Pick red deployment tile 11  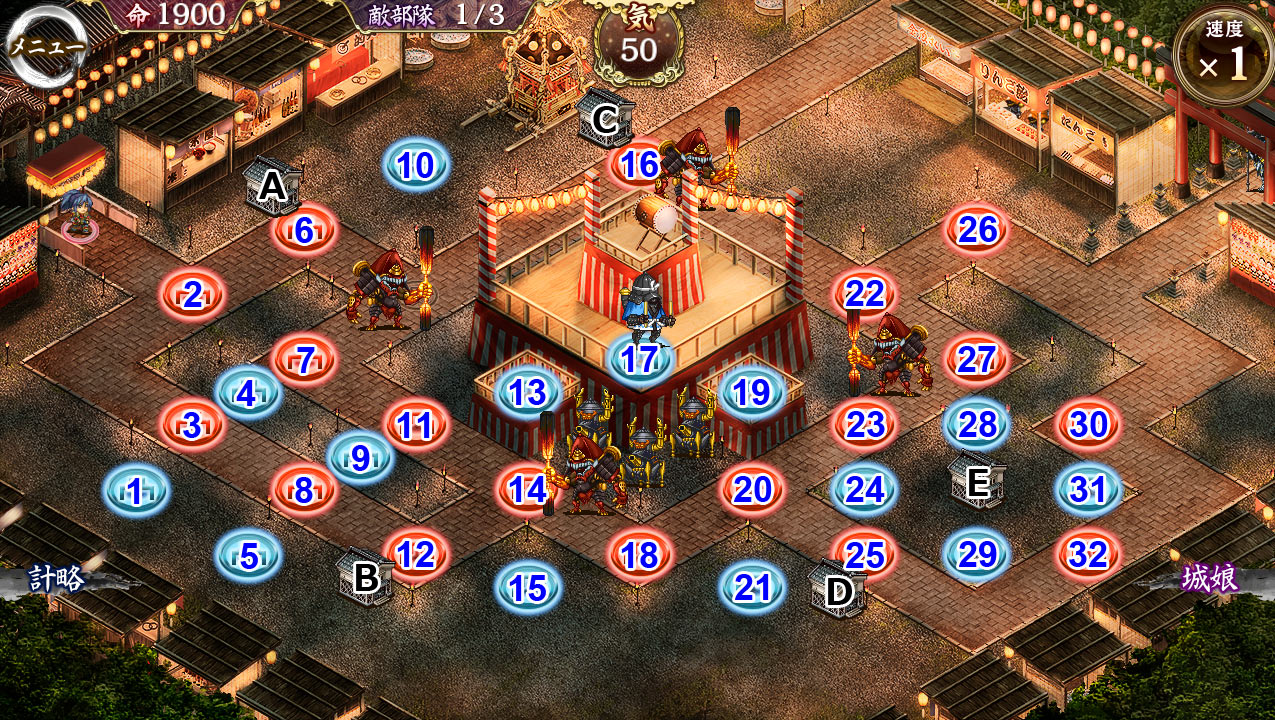coord(415,426)
